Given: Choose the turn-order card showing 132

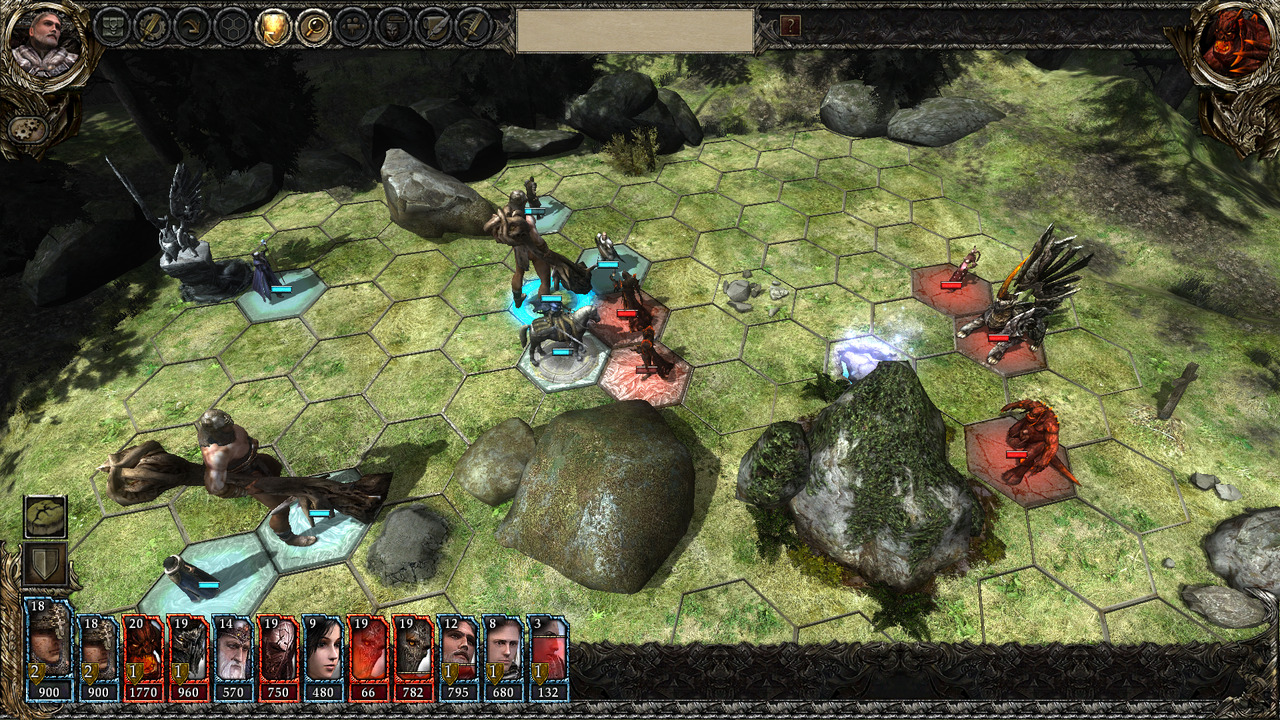Looking at the screenshot, I should [x=548, y=658].
